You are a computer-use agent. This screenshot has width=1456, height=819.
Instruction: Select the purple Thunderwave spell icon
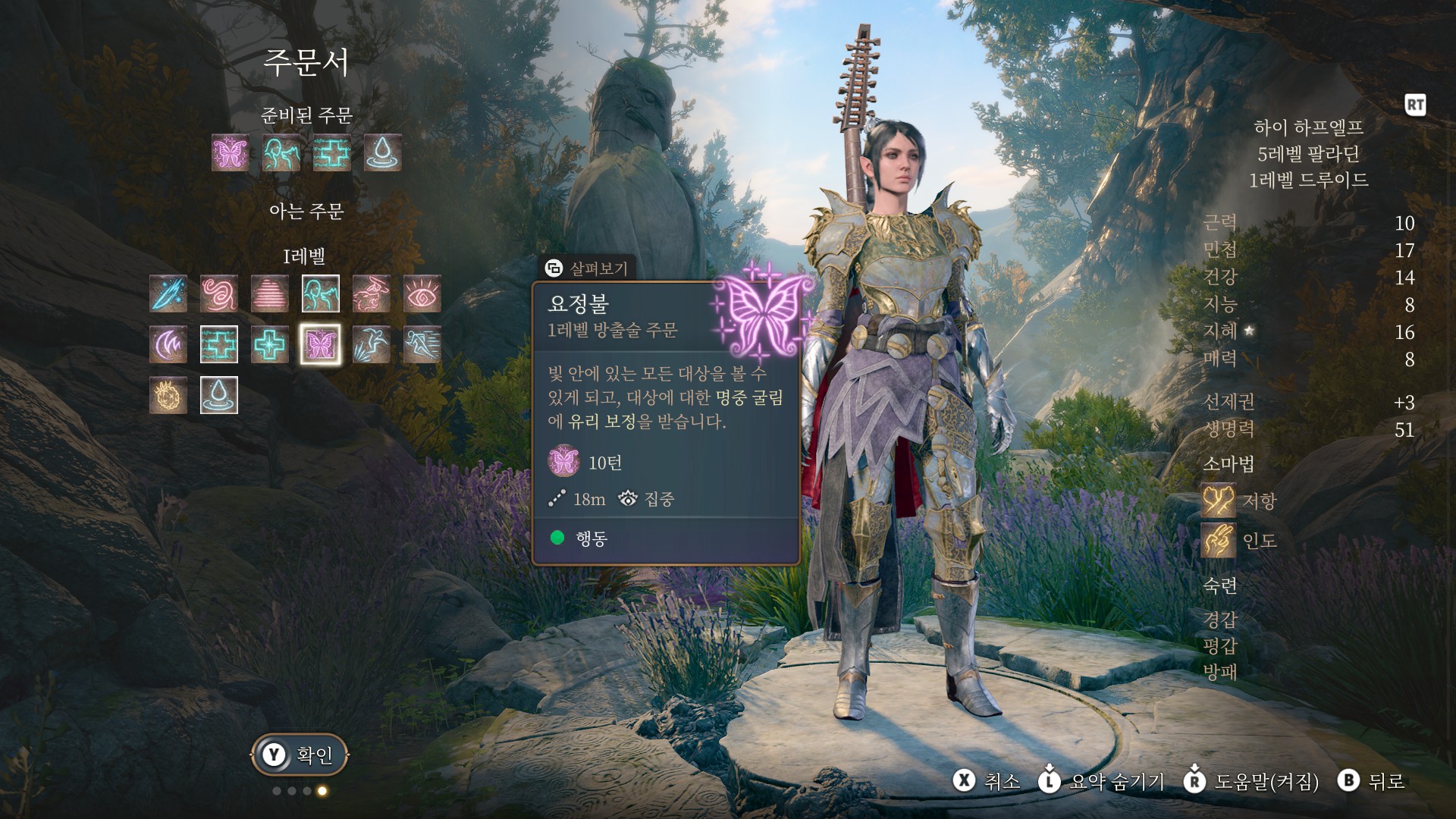(168, 345)
